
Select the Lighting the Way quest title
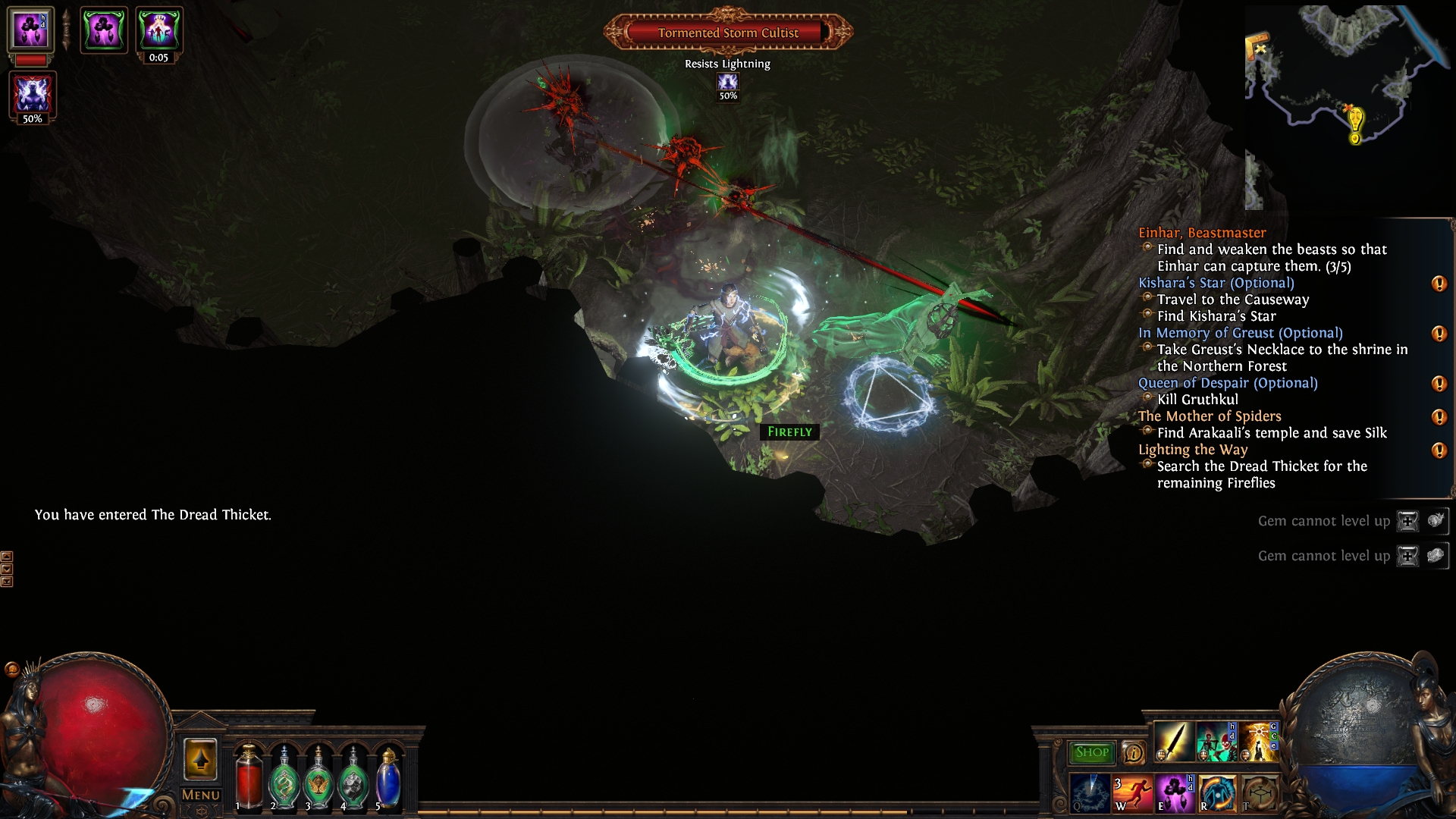1193,450
